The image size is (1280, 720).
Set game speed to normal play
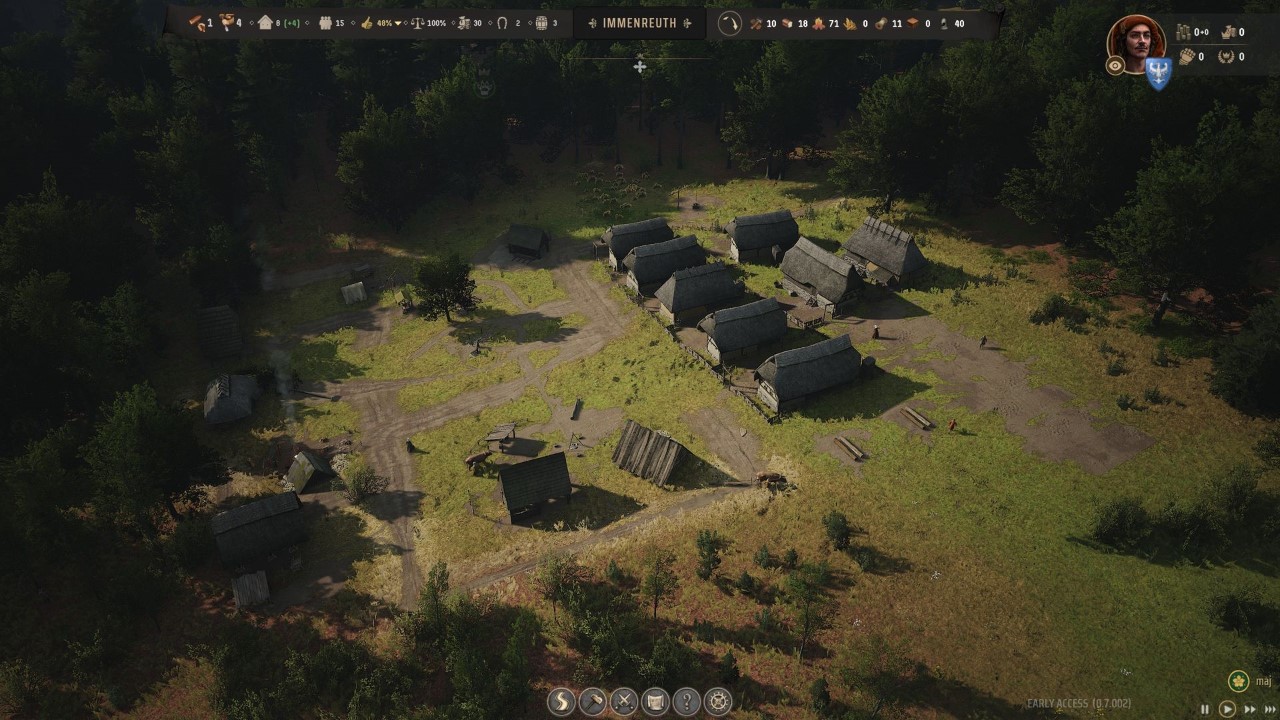click(1227, 709)
